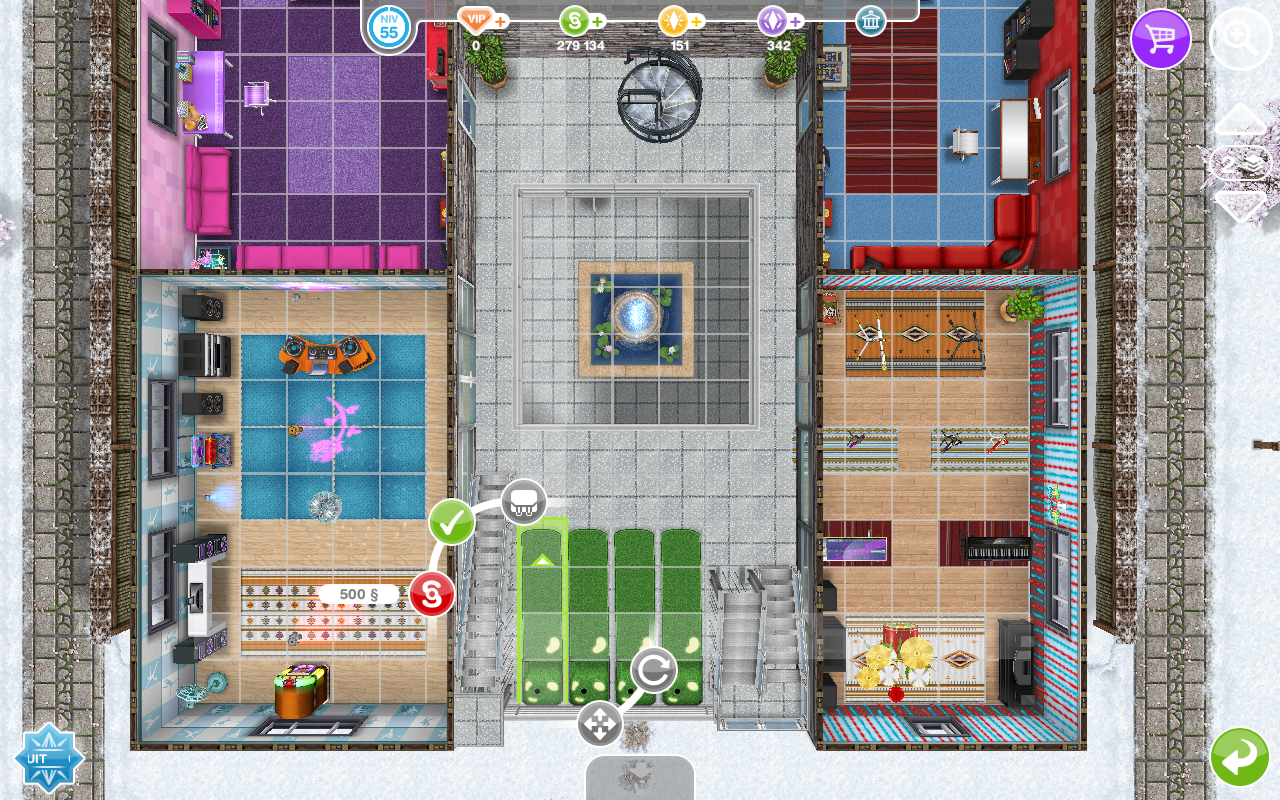Buy more green Simoleons
This screenshot has height=800, width=1280.
tap(598, 21)
